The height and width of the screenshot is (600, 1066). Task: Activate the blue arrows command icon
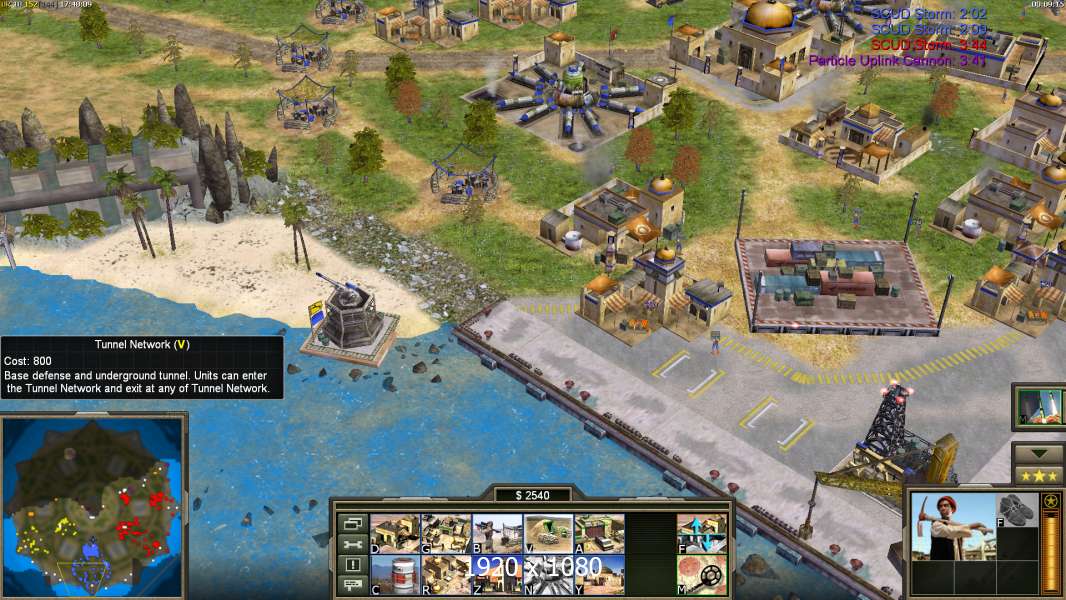702,533
